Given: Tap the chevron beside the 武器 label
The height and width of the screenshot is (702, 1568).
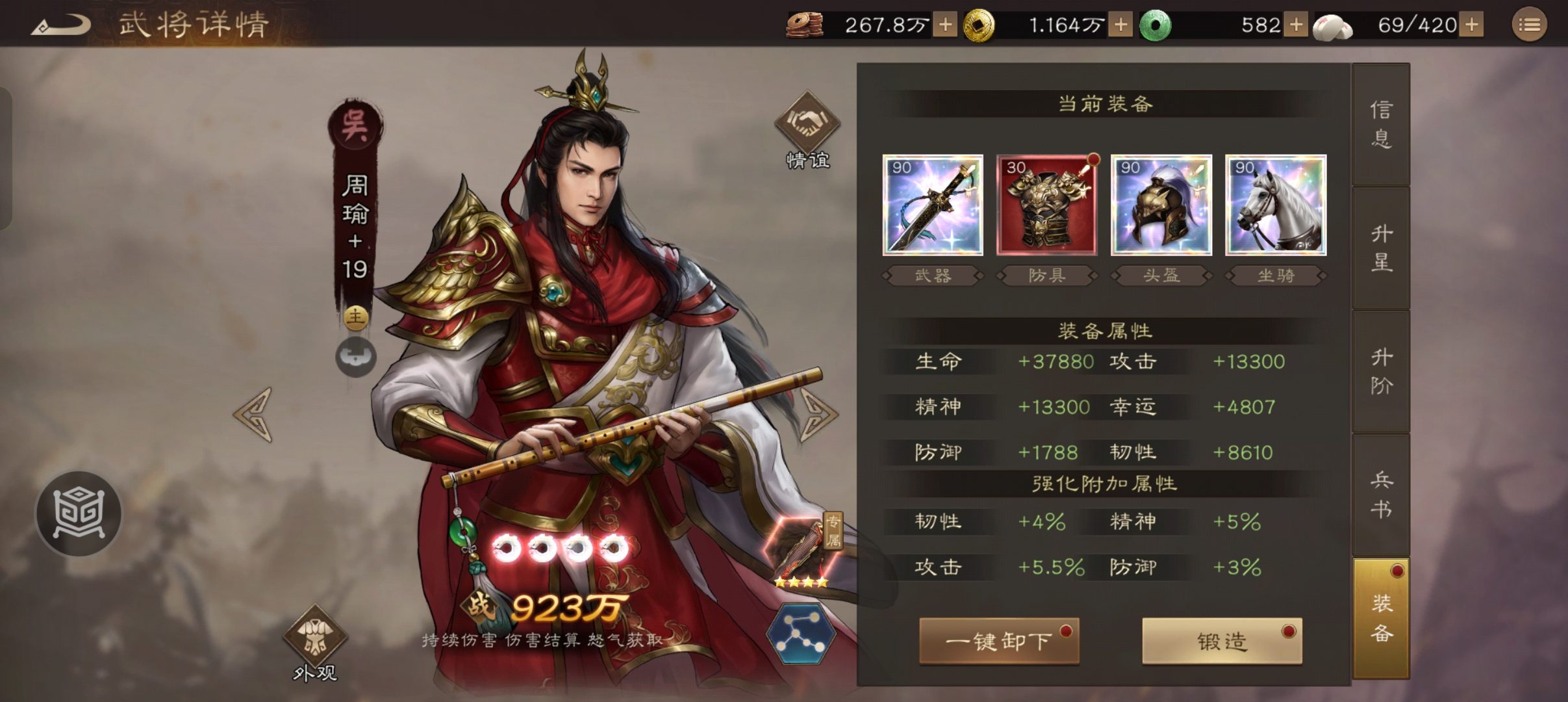Looking at the screenshot, I should tap(887, 276).
